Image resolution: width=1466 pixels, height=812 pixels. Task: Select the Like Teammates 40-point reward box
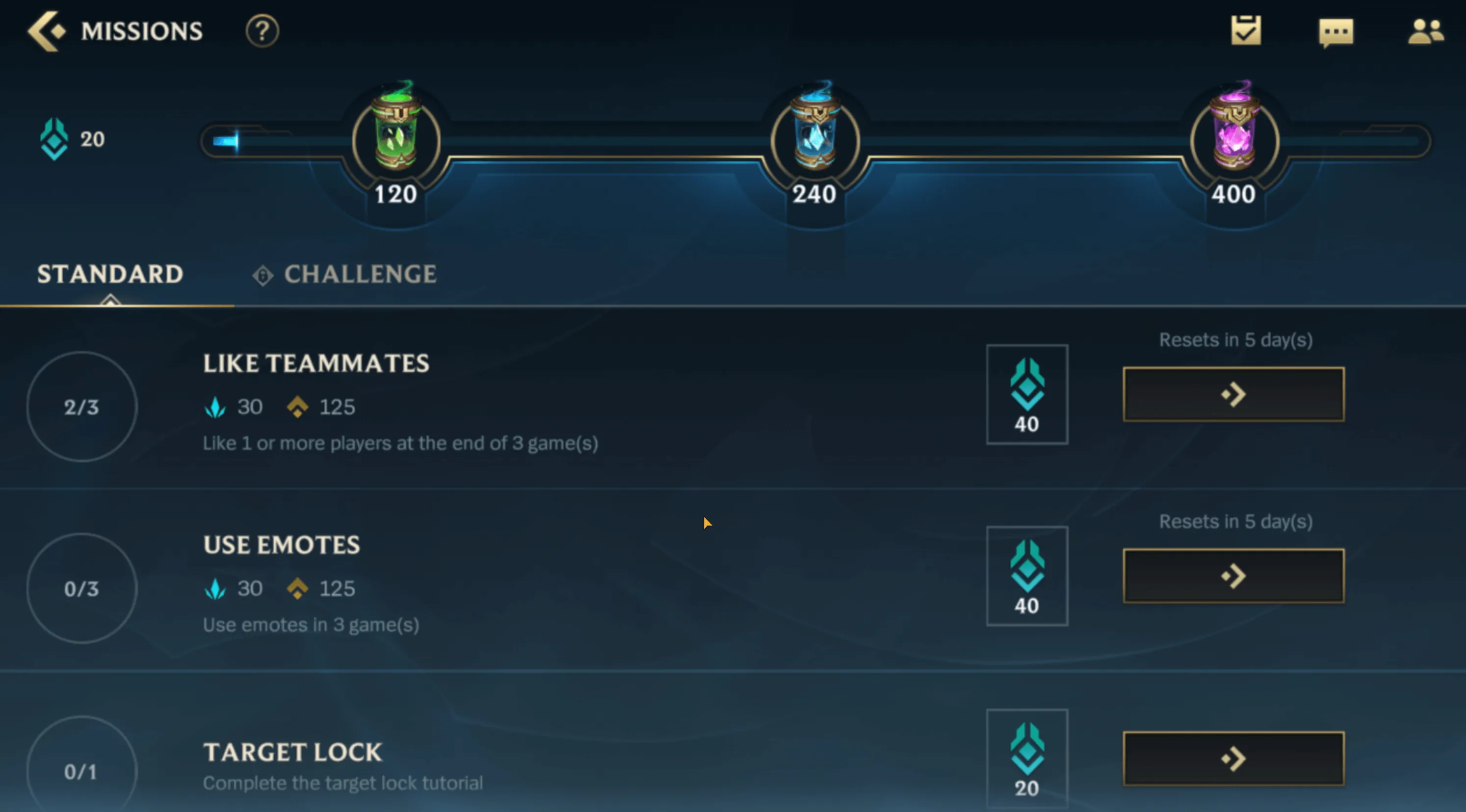[x=1027, y=394]
